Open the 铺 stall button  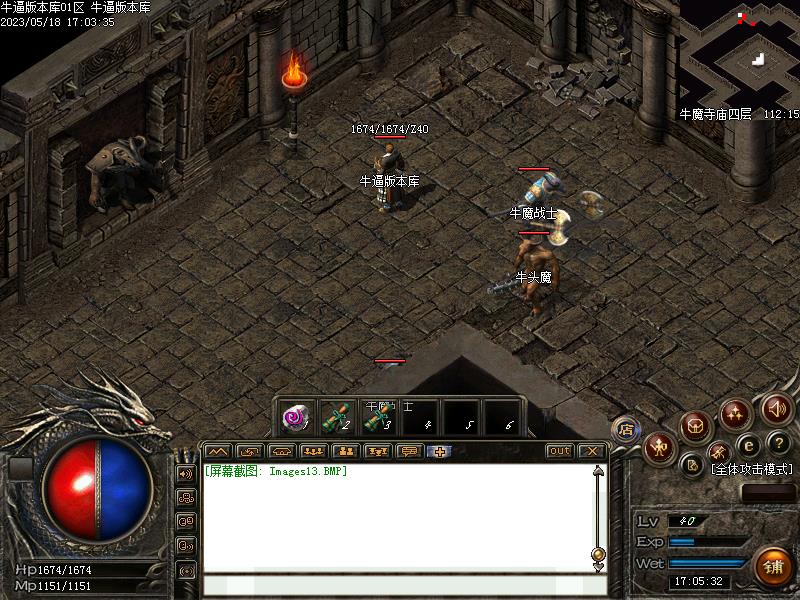pos(773,567)
